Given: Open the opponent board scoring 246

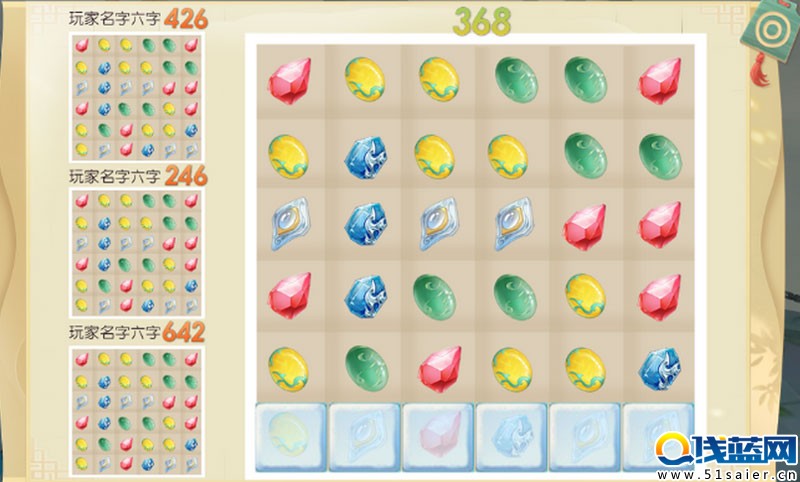Looking at the screenshot, I should click(137, 252).
